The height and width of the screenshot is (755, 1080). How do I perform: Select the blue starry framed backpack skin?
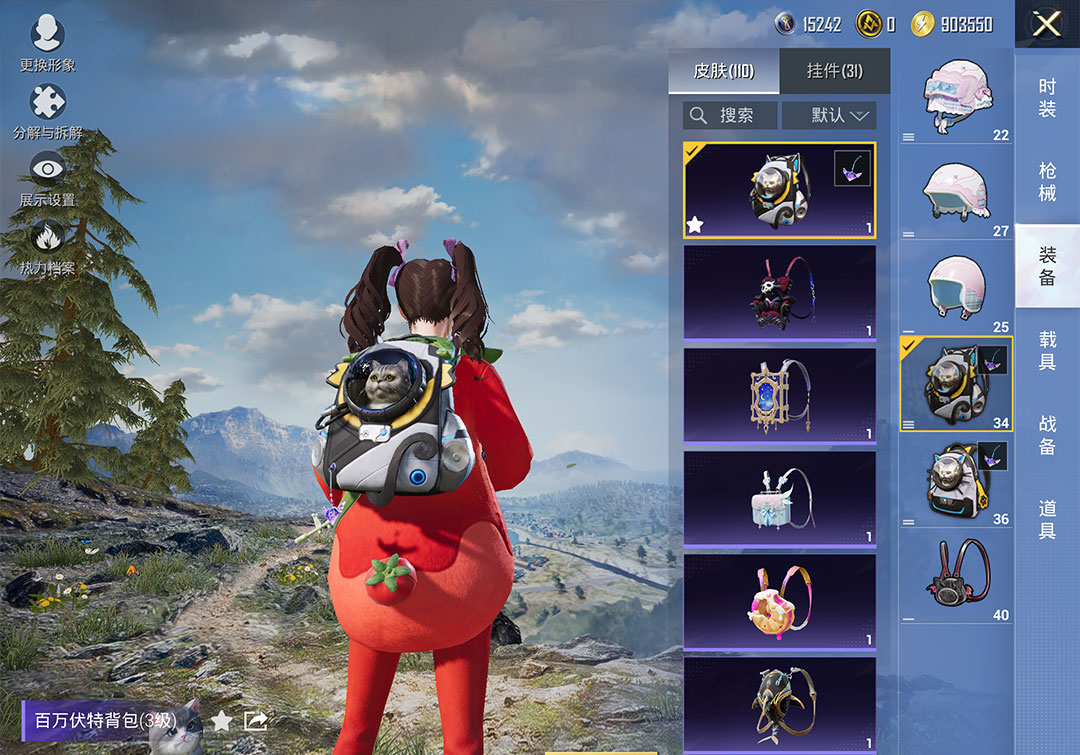[x=779, y=395]
